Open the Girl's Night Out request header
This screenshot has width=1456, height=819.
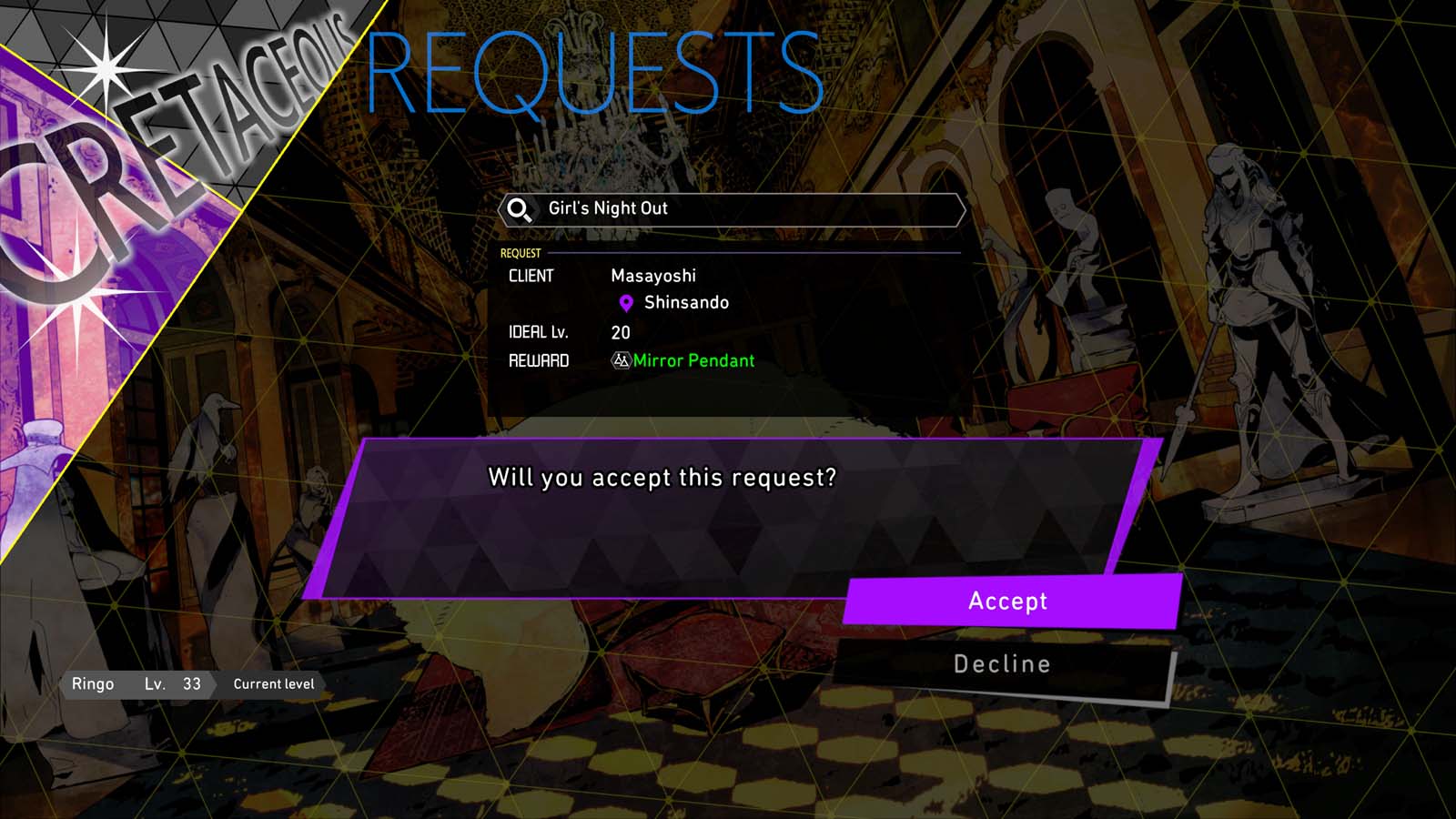[x=728, y=208]
